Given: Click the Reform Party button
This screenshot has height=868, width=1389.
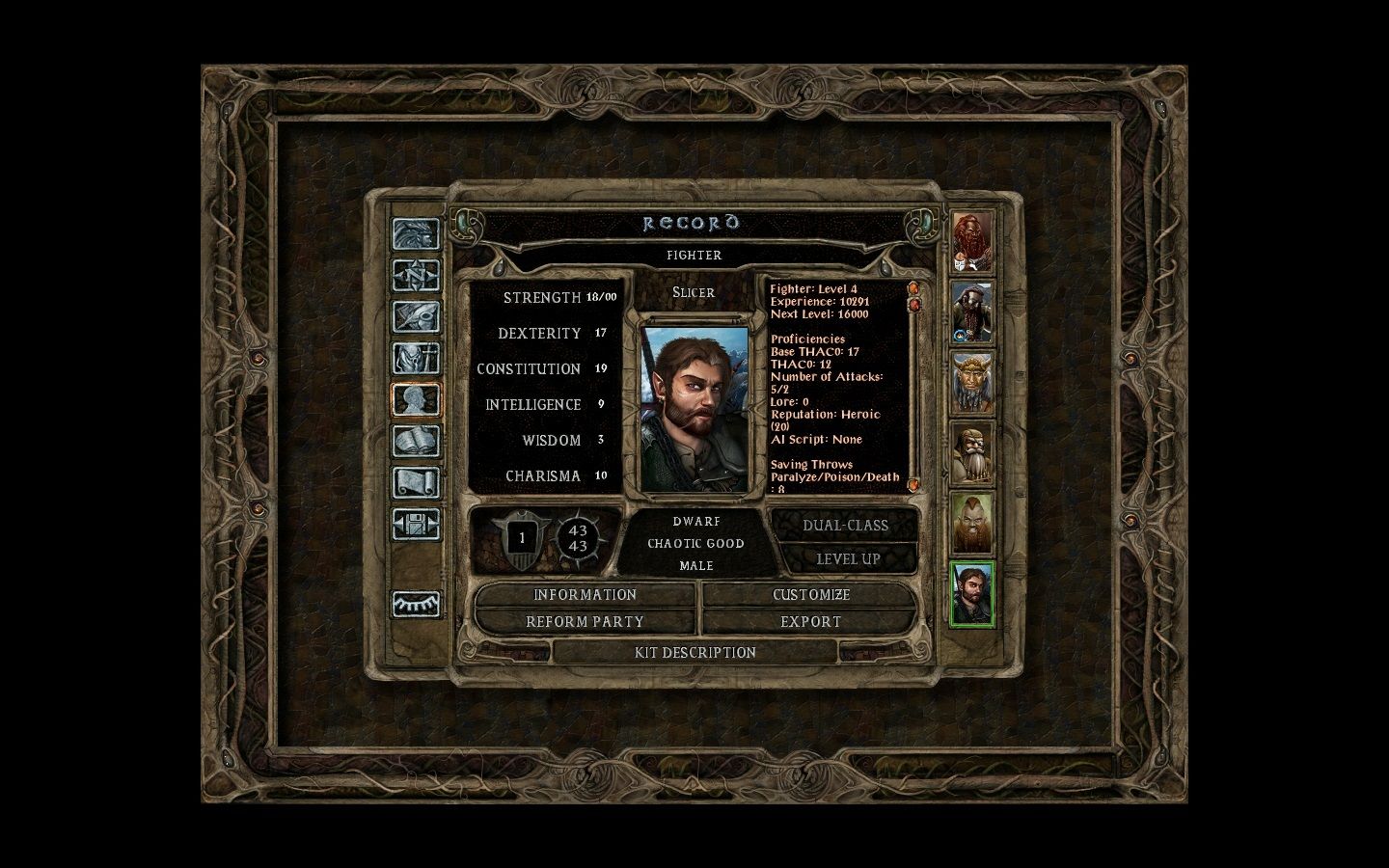Looking at the screenshot, I should (x=585, y=622).
